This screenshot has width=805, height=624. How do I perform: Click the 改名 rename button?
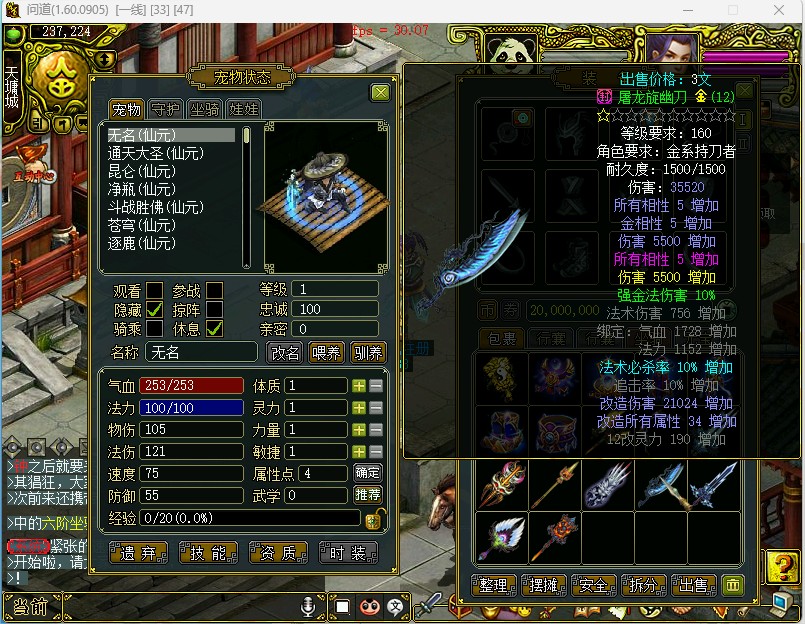click(x=285, y=352)
